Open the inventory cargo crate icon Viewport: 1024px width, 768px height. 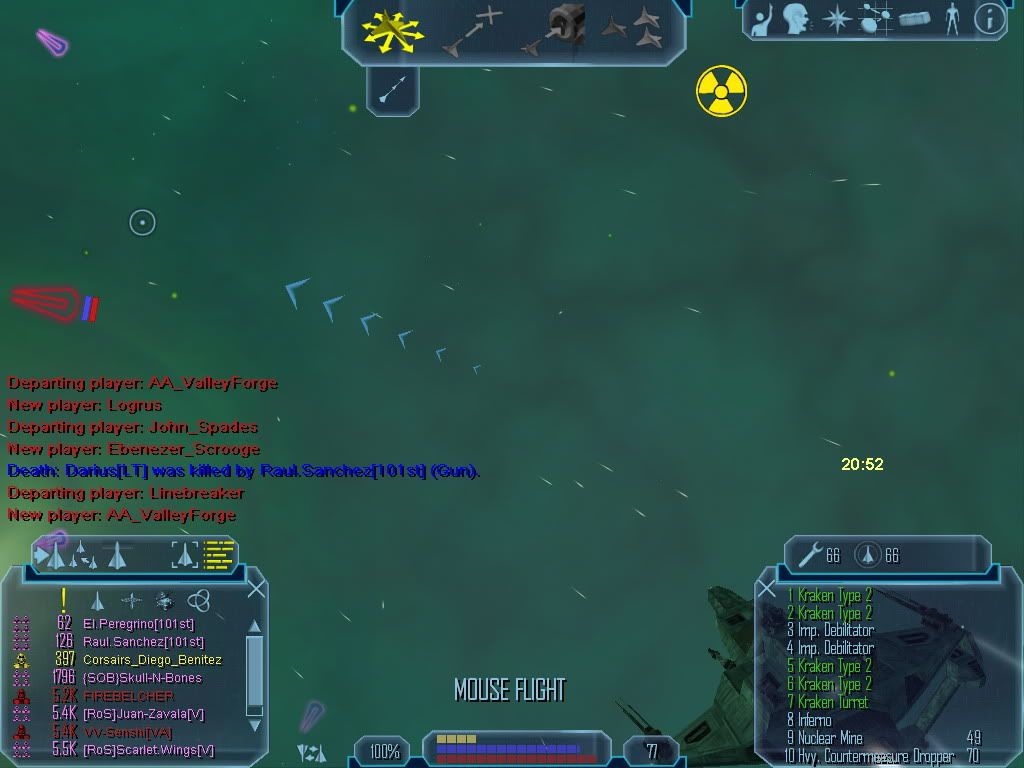[914, 18]
